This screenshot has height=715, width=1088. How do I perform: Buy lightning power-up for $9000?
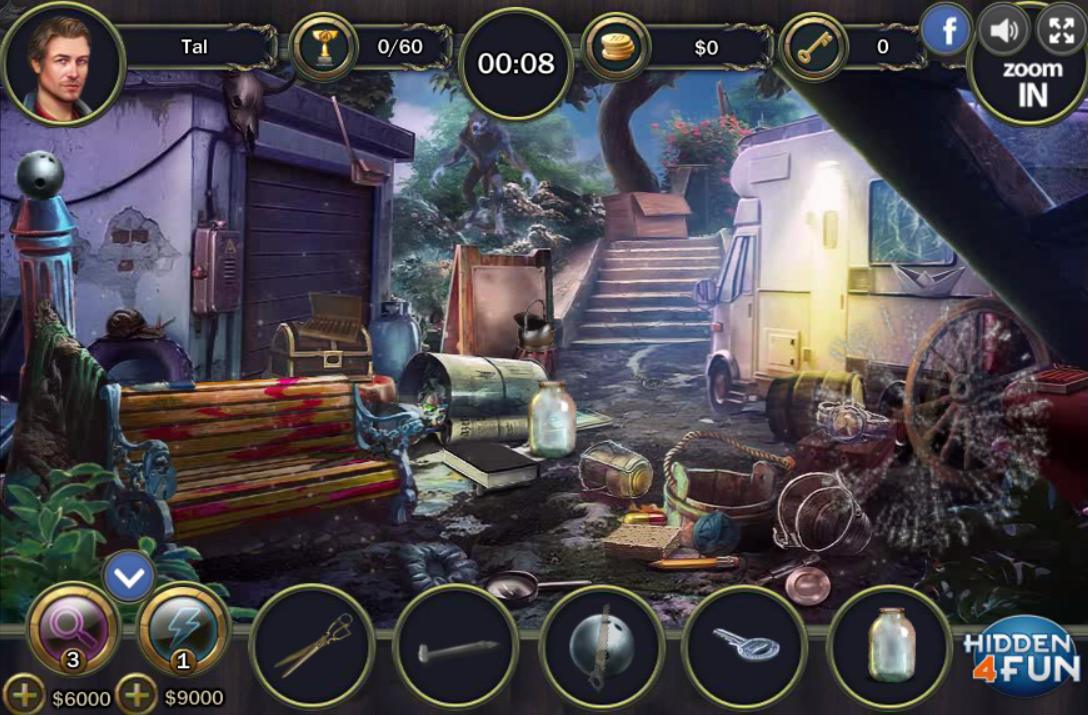pos(136,695)
